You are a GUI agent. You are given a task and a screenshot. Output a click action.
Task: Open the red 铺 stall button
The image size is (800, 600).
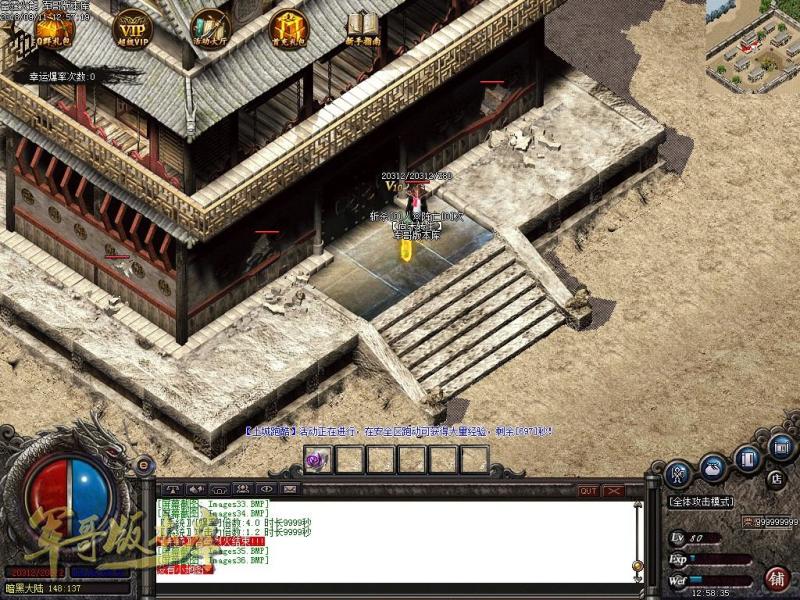777,578
